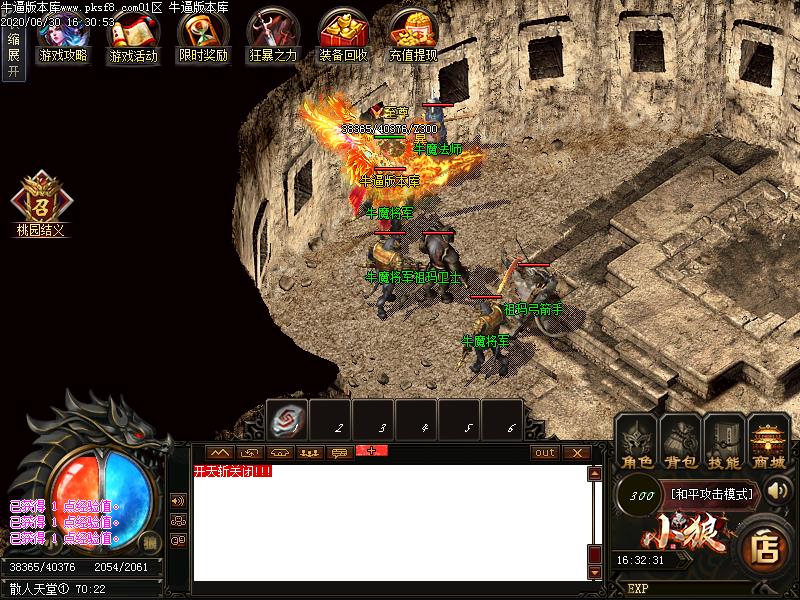The image size is (800, 600).
Task: Open the 装备回收 equipment recycling icon
Action: [343, 35]
